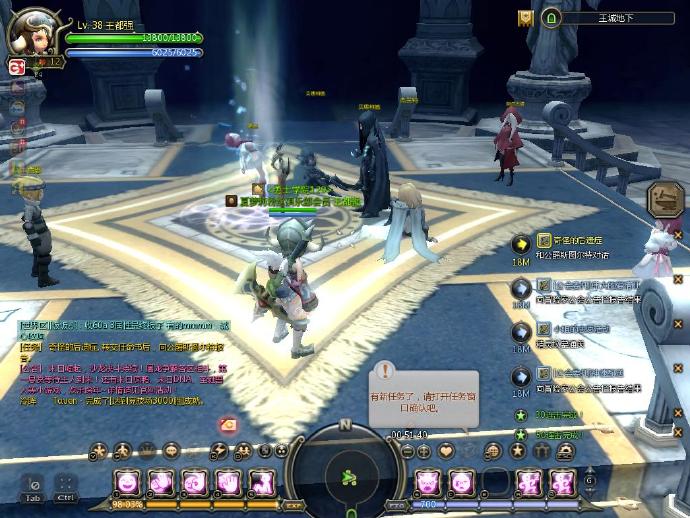690x518 pixels.
Task: Open the red mail notification icon
Action: (229, 425)
